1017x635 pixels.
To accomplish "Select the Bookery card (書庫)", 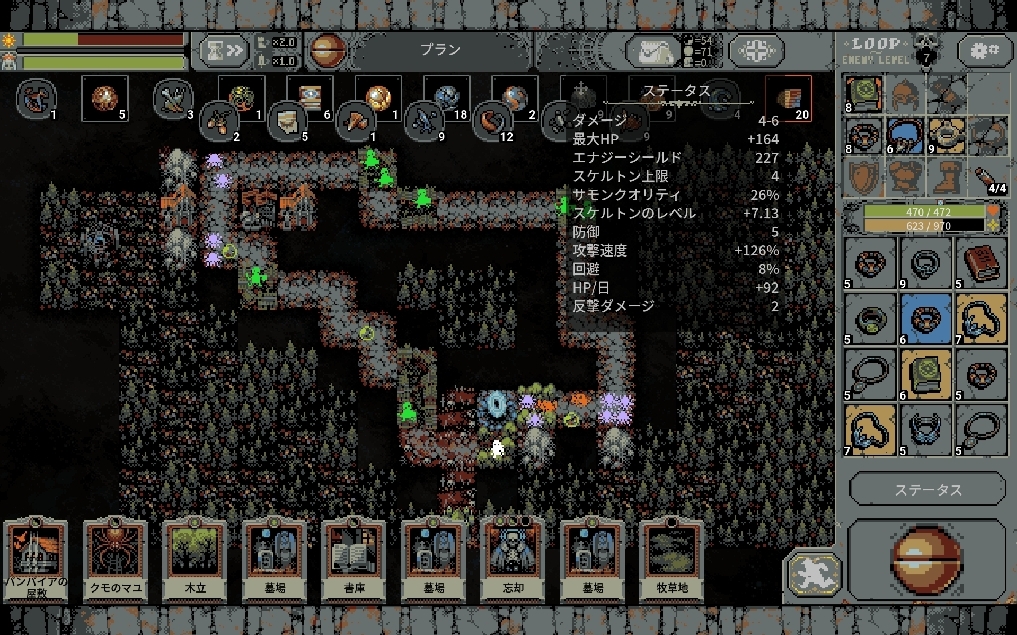I will [354, 560].
